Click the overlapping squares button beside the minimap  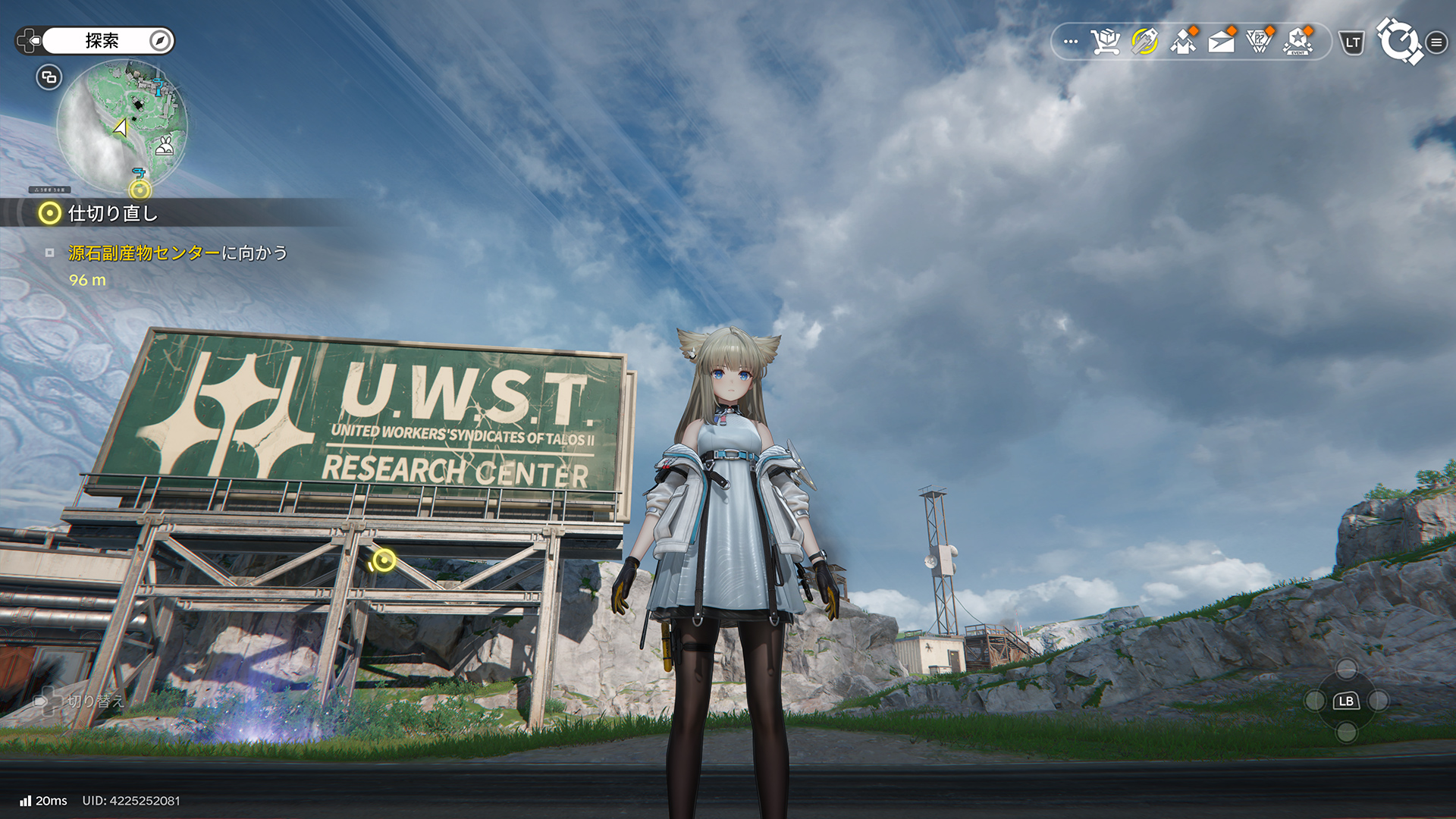point(49,77)
